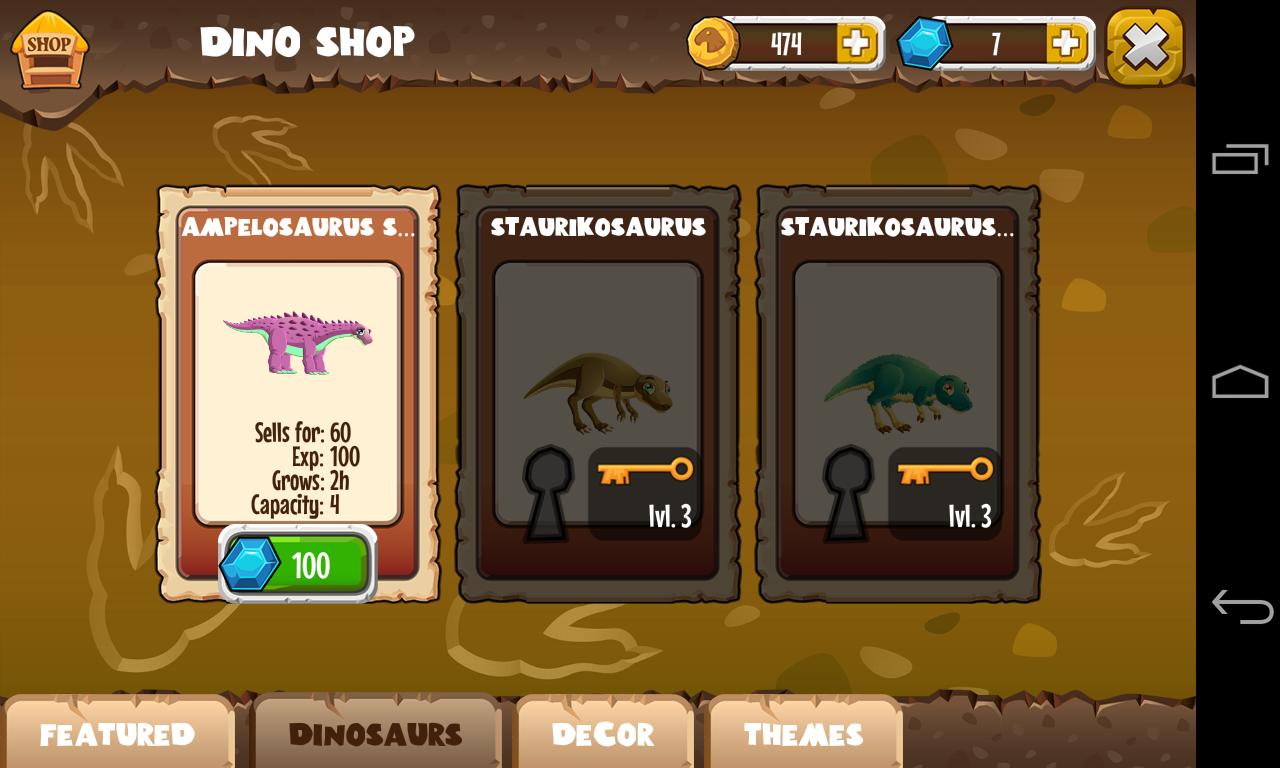Select the key icon showing lvl. 3 unlock

click(644, 470)
